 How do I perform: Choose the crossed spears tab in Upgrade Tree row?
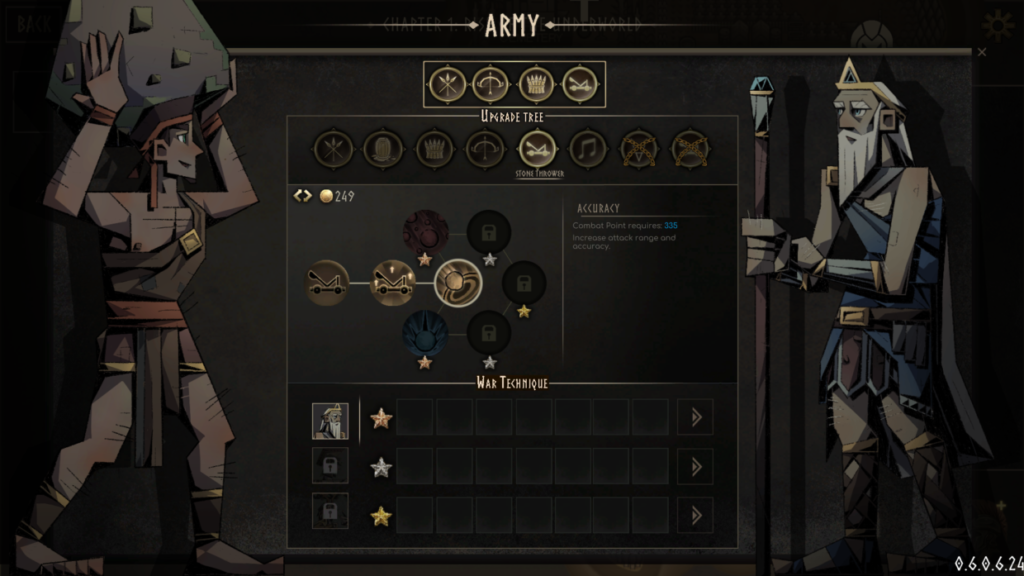point(332,150)
